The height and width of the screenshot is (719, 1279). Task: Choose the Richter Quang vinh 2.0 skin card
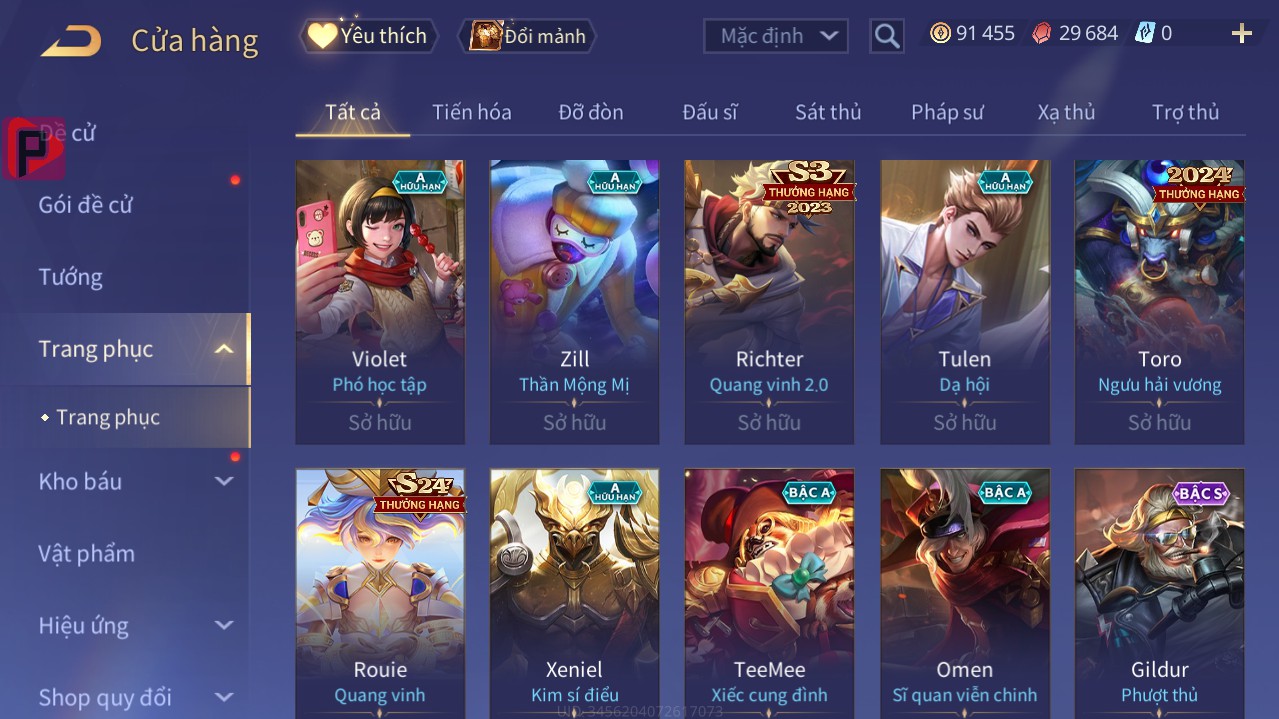pyautogui.click(x=769, y=300)
